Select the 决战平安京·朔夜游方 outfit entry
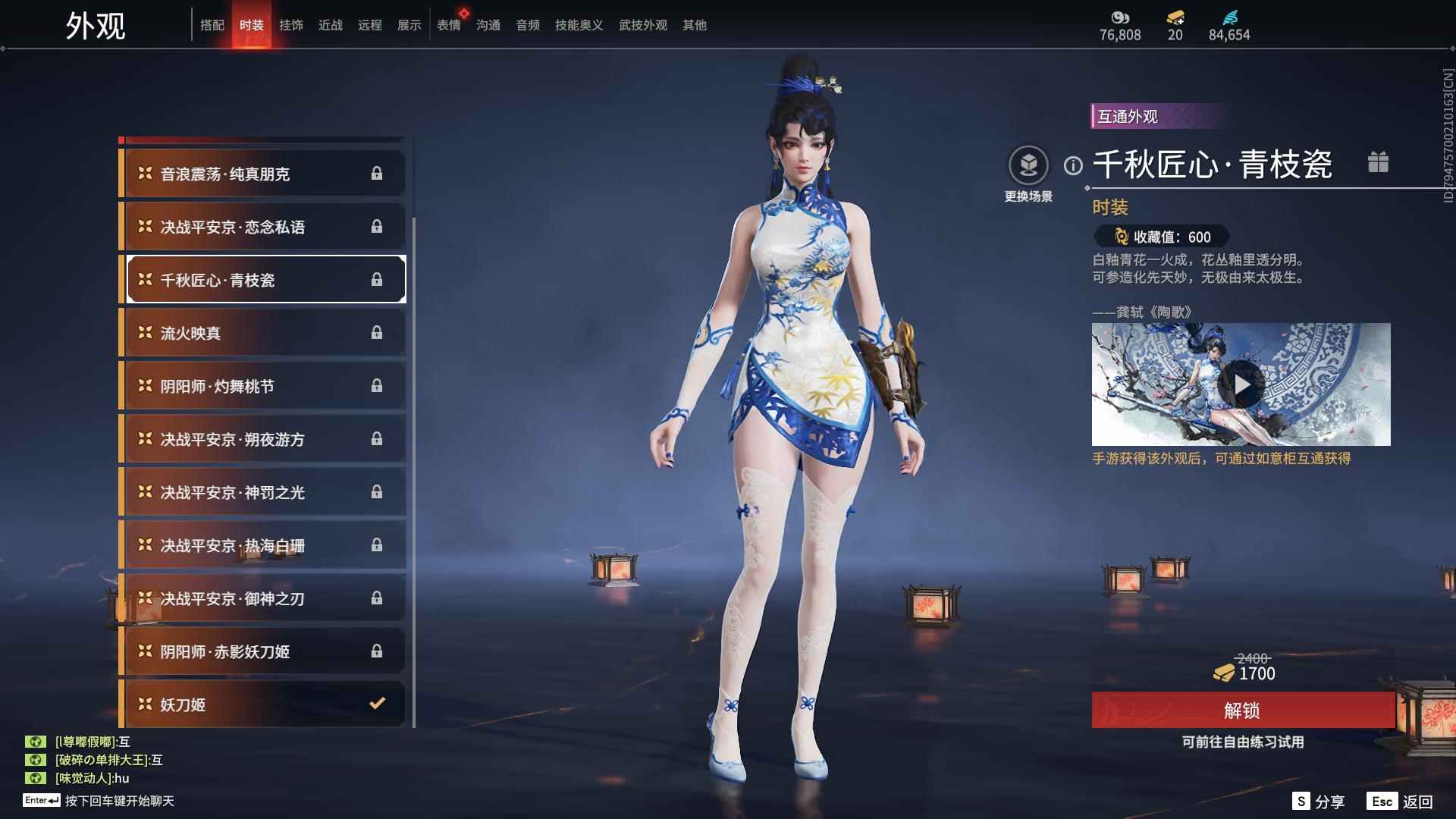The image size is (1456, 819). (262, 439)
